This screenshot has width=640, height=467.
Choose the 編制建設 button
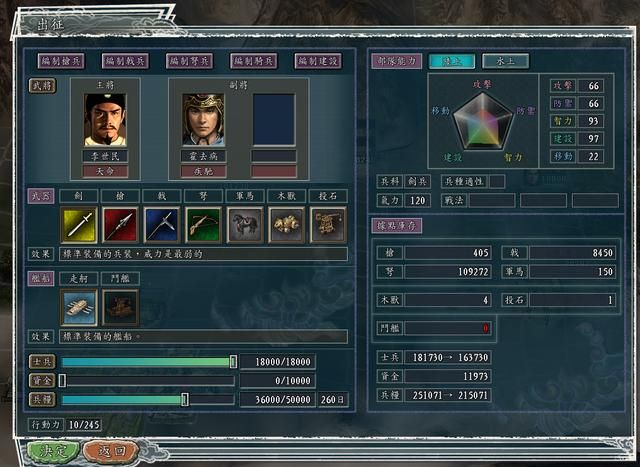click(318, 61)
